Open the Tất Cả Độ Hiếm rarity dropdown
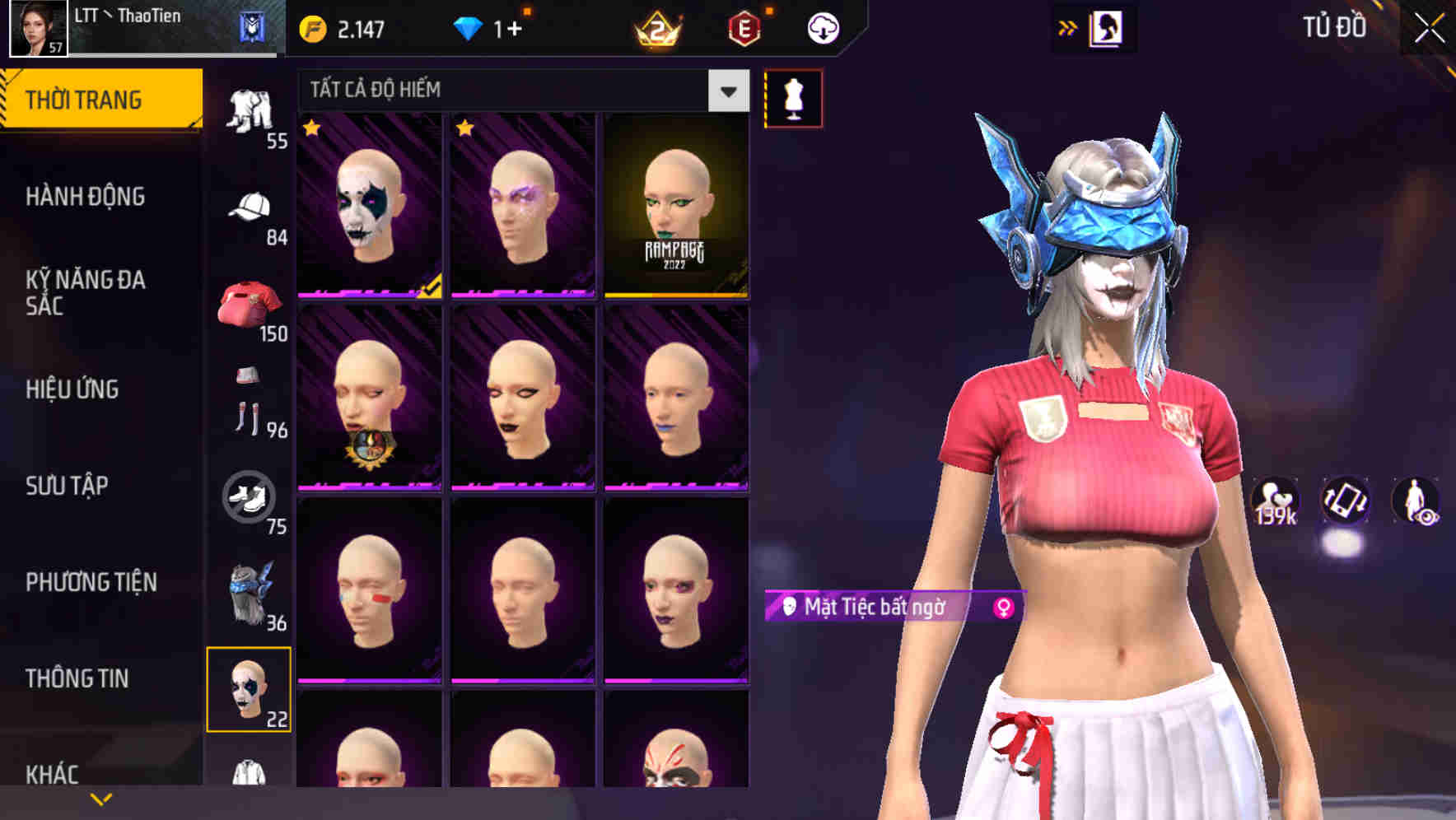Screen dimensions: 1456x820 point(519,91)
